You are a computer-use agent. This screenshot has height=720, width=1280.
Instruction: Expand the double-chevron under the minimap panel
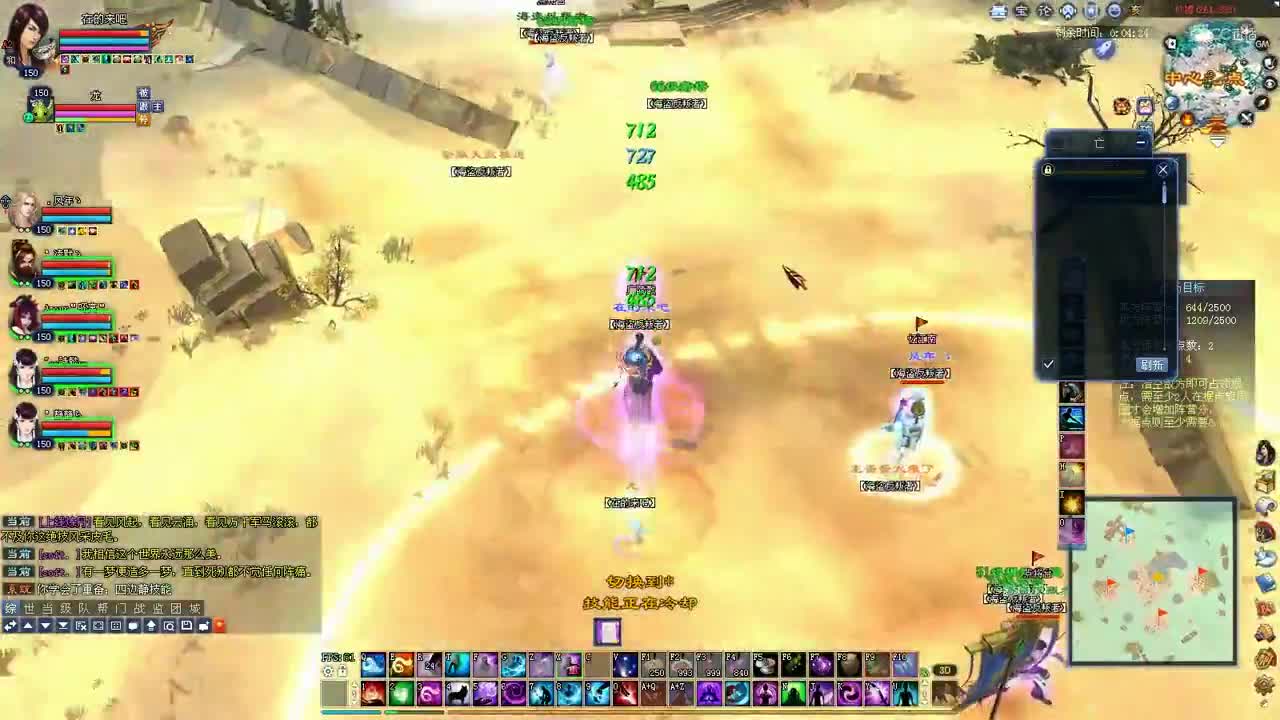click(x=1218, y=141)
